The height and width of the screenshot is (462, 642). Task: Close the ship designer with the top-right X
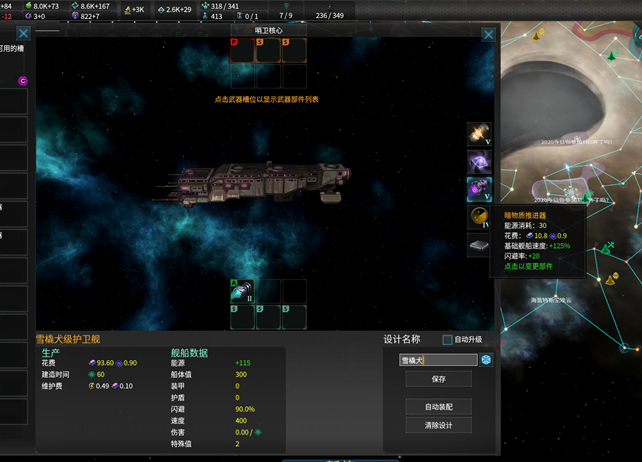489,35
